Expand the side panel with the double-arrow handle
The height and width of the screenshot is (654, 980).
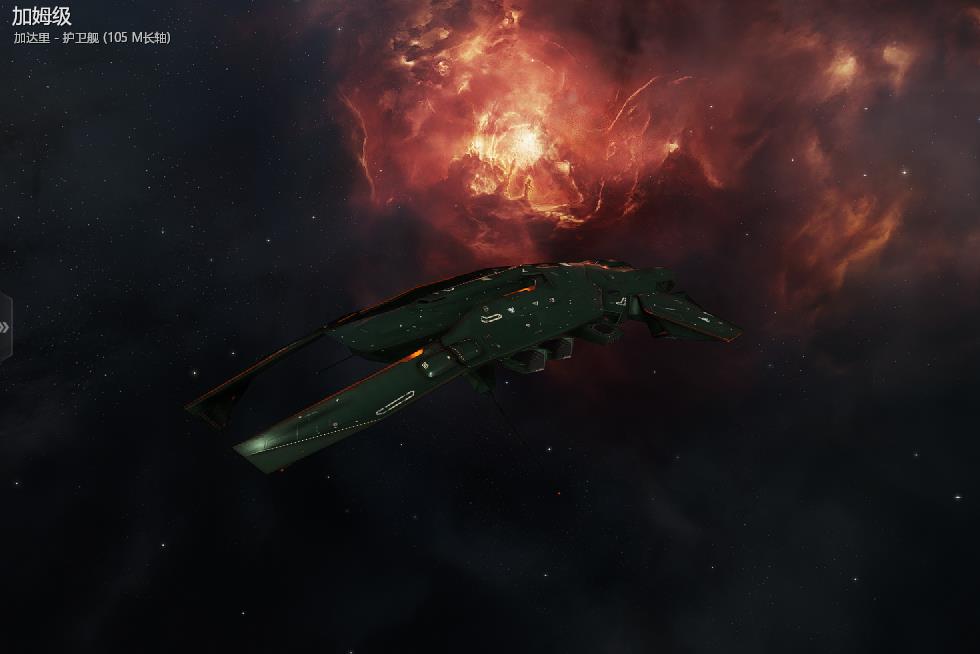point(5,327)
